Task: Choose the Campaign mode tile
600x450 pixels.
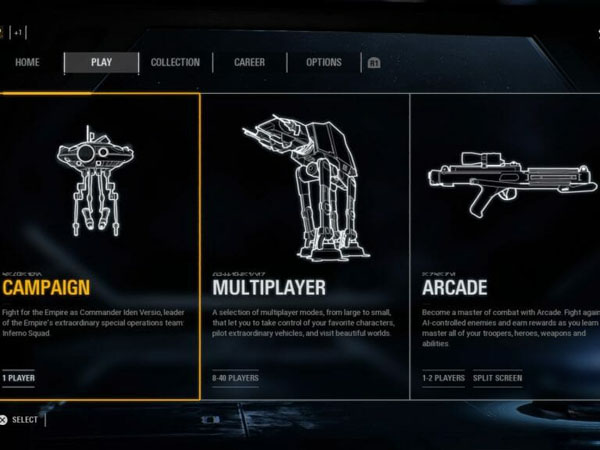Action: (100, 246)
